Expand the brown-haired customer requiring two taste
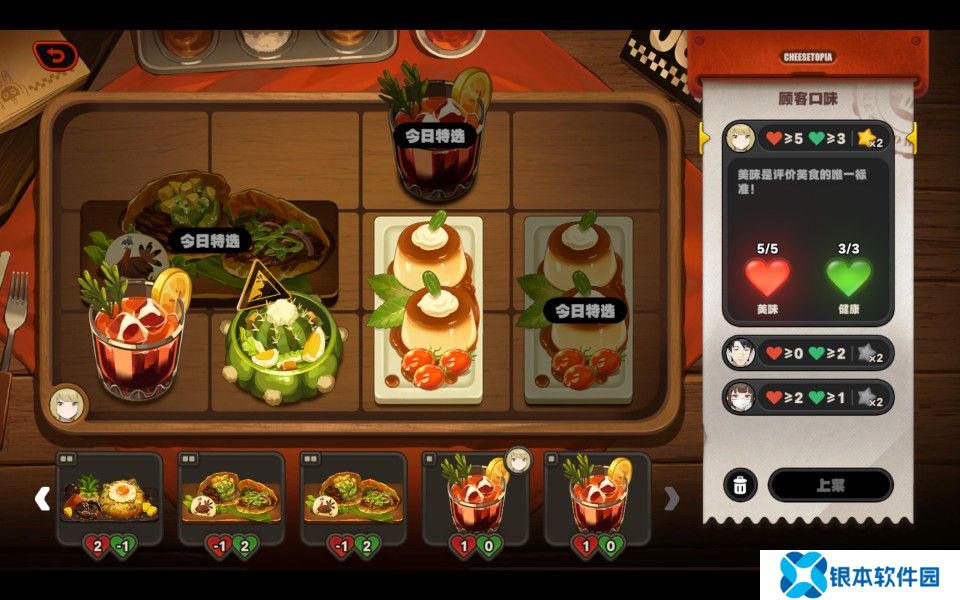960x600 pixels. 806,398
